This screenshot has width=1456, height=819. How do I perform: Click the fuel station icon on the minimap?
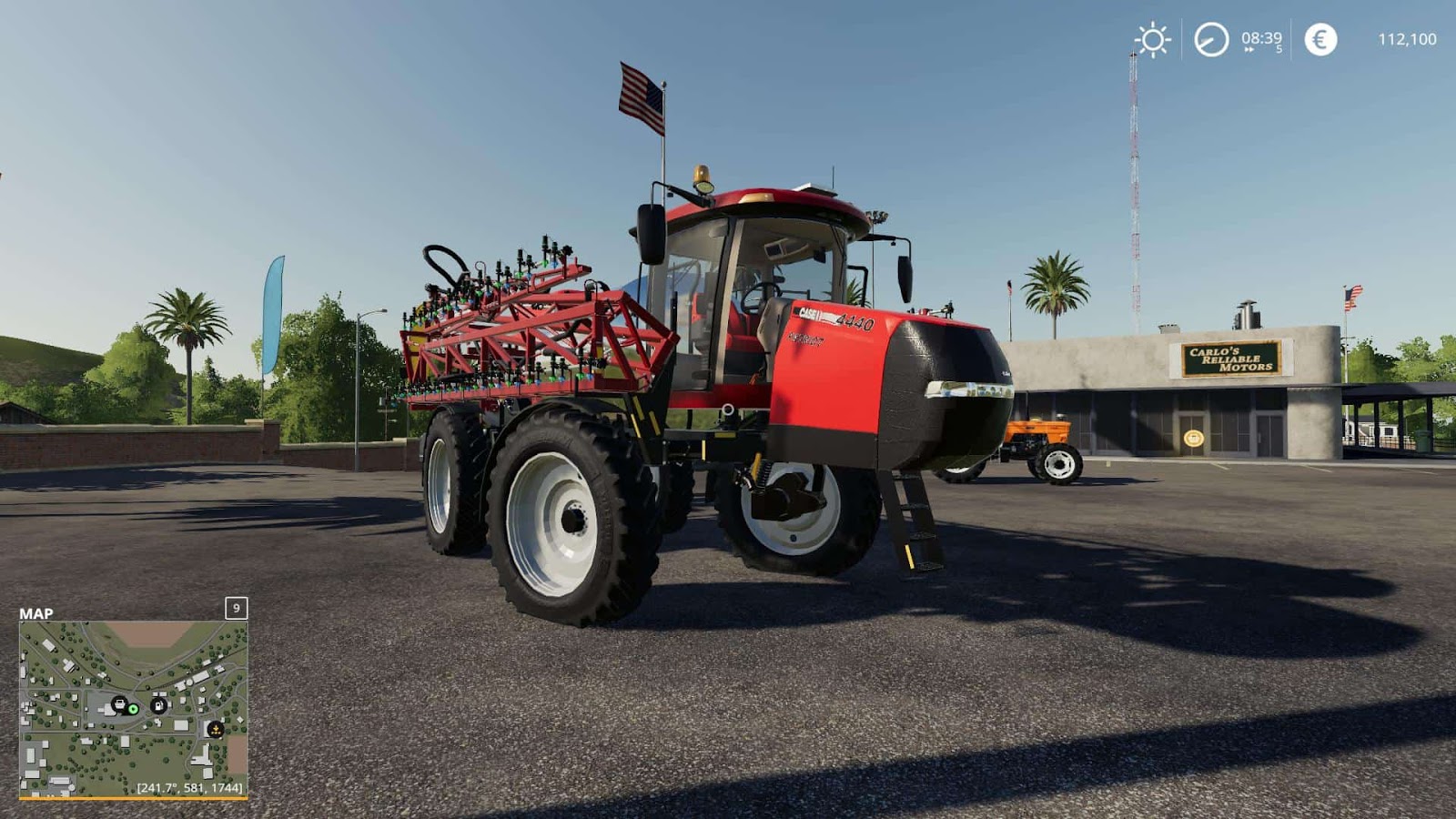click(x=158, y=705)
